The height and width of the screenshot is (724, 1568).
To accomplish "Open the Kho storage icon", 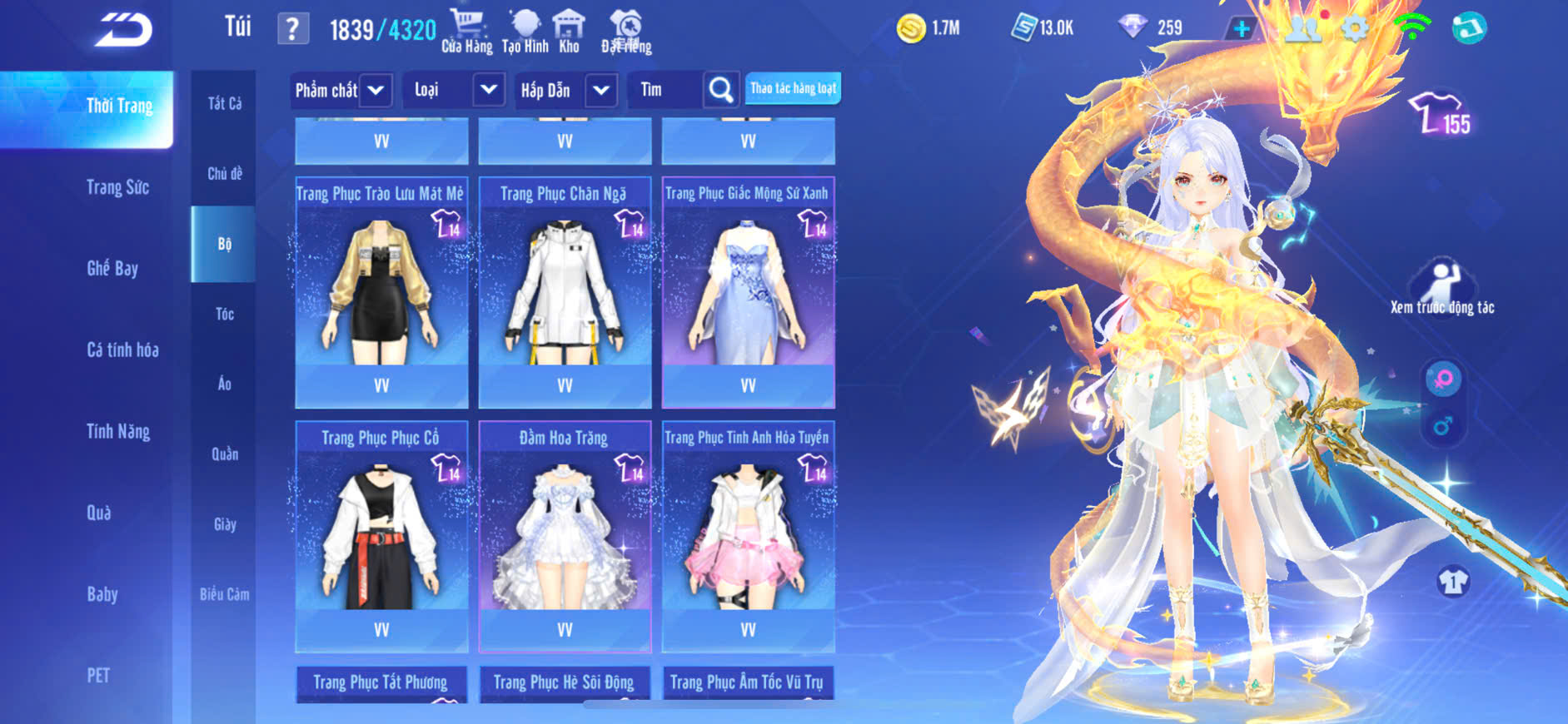I will 569,32.
